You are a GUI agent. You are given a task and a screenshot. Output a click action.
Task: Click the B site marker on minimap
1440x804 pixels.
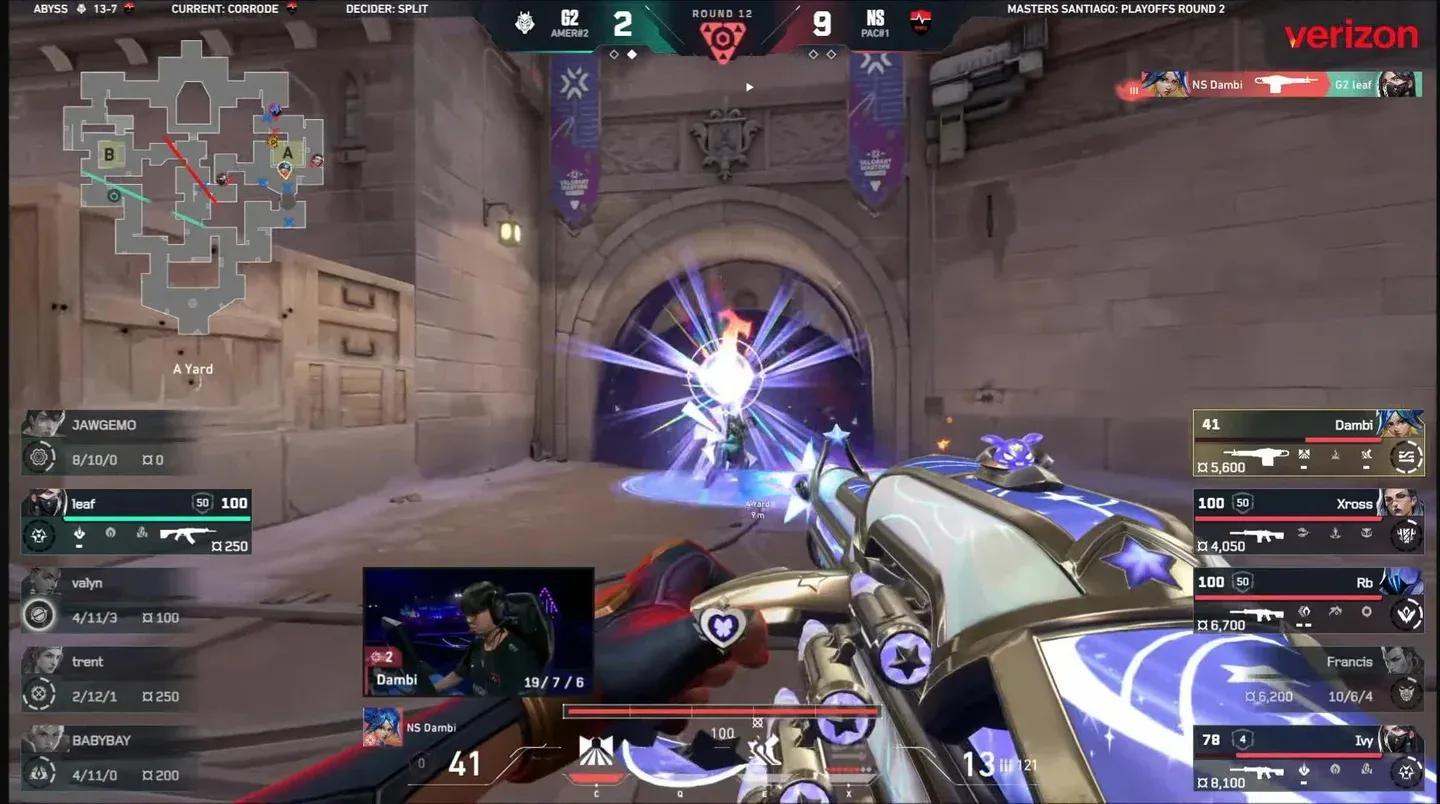(109, 154)
